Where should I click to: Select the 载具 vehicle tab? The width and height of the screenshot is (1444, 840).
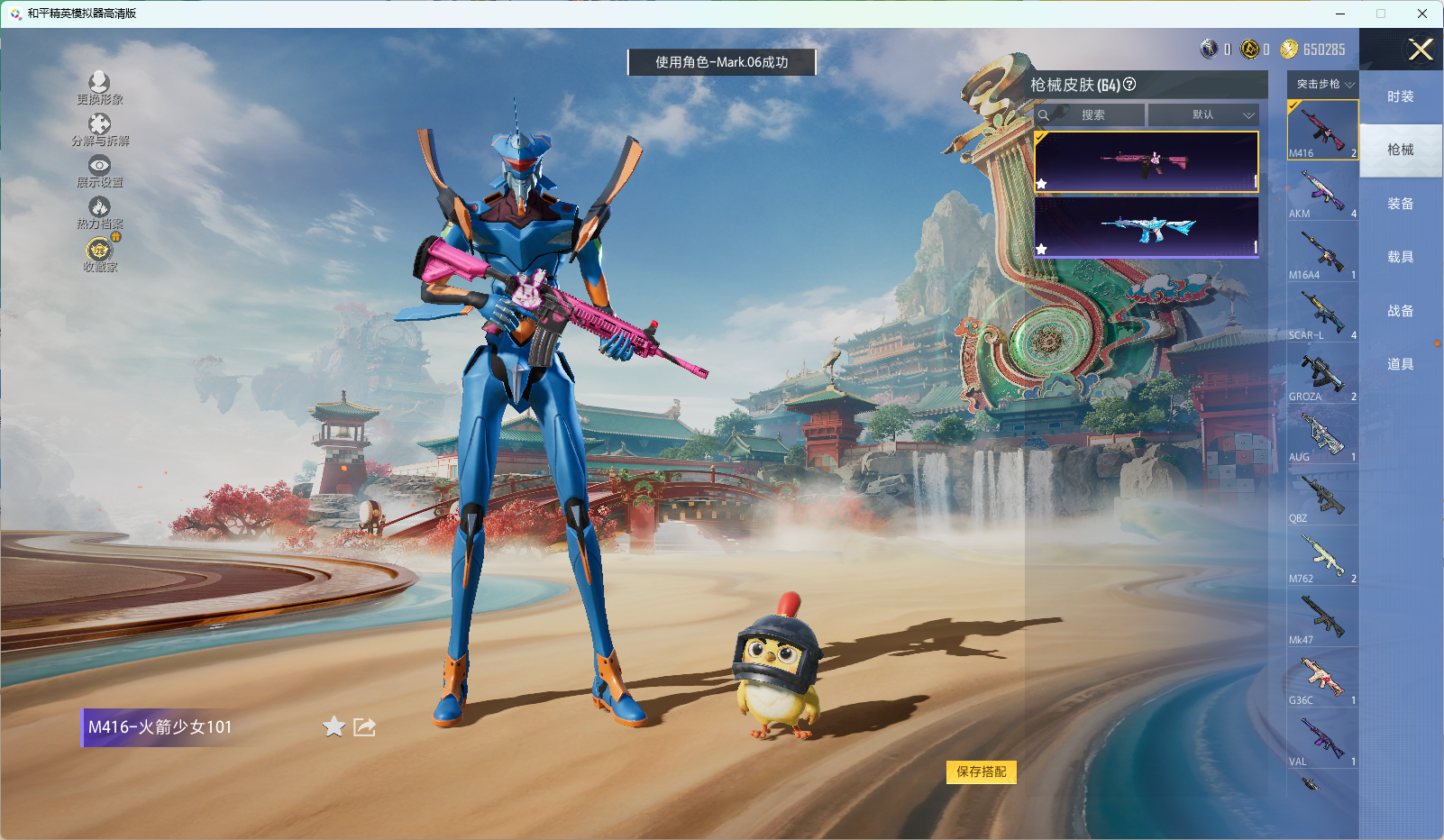(x=1400, y=257)
